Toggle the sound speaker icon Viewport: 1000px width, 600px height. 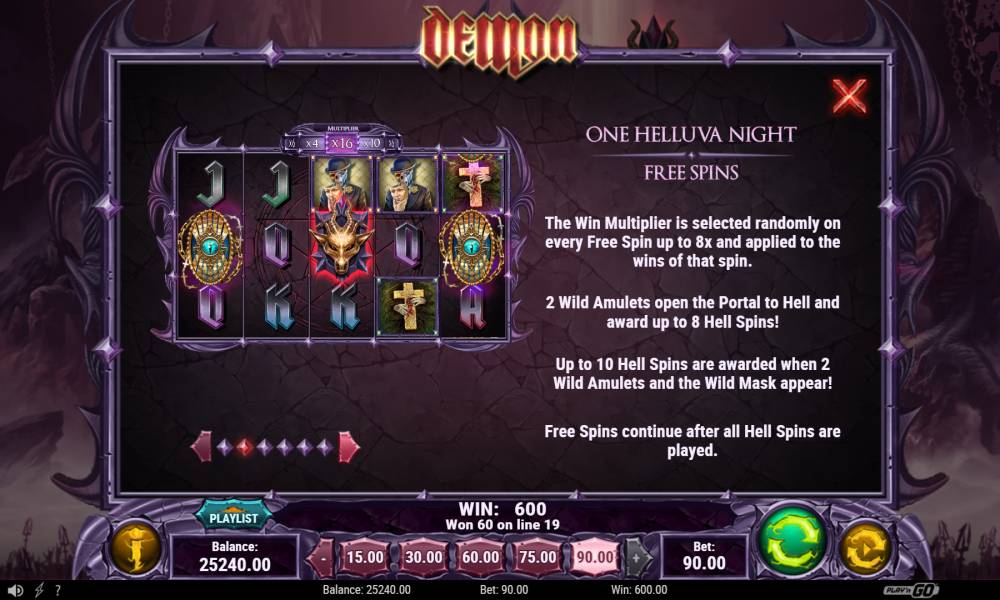[x=14, y=590]
